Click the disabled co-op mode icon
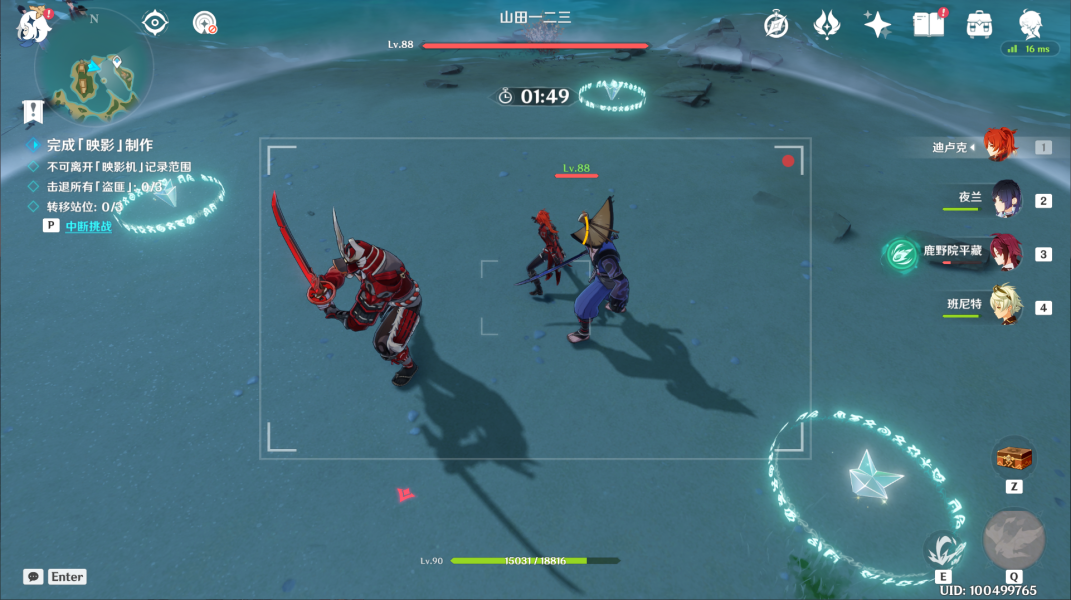The image size is (1071, 600). tap(205, 23)
